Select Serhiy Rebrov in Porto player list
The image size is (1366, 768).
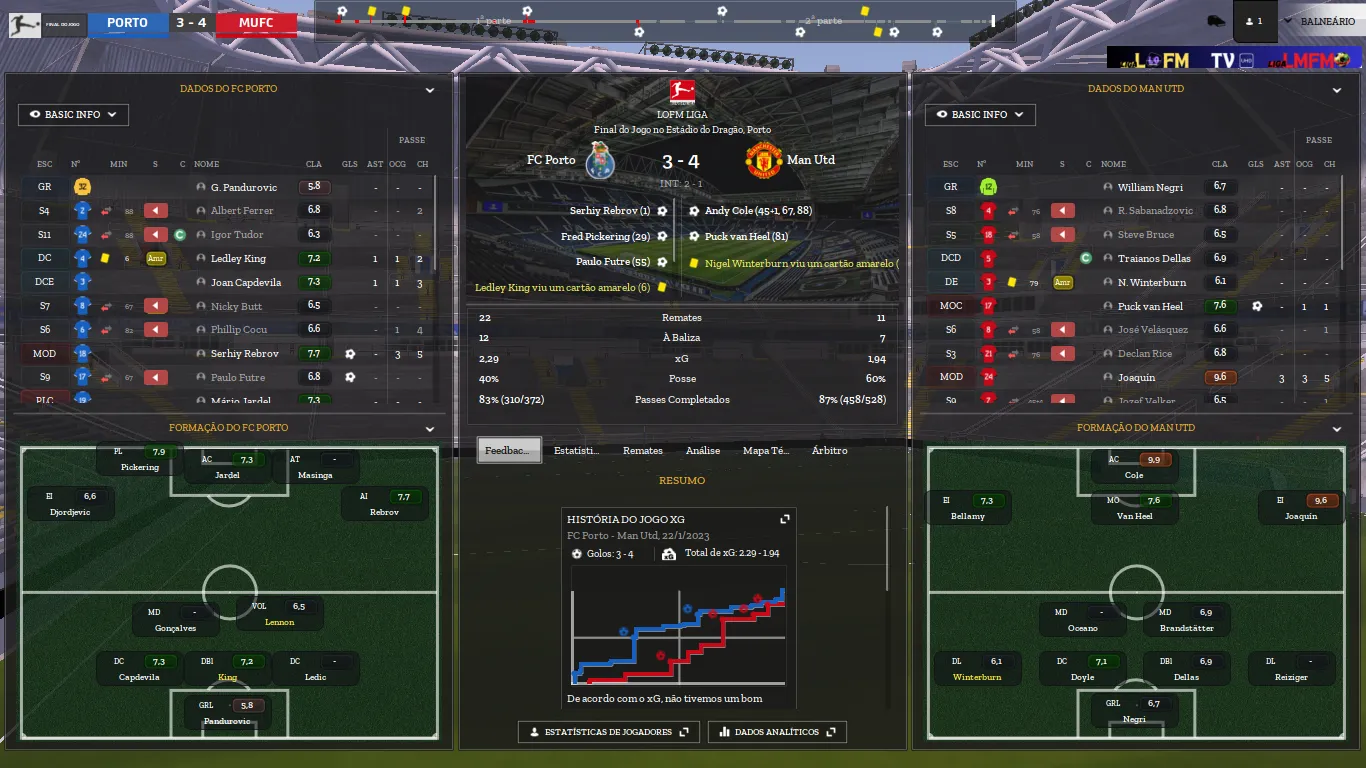coord(244,354)
